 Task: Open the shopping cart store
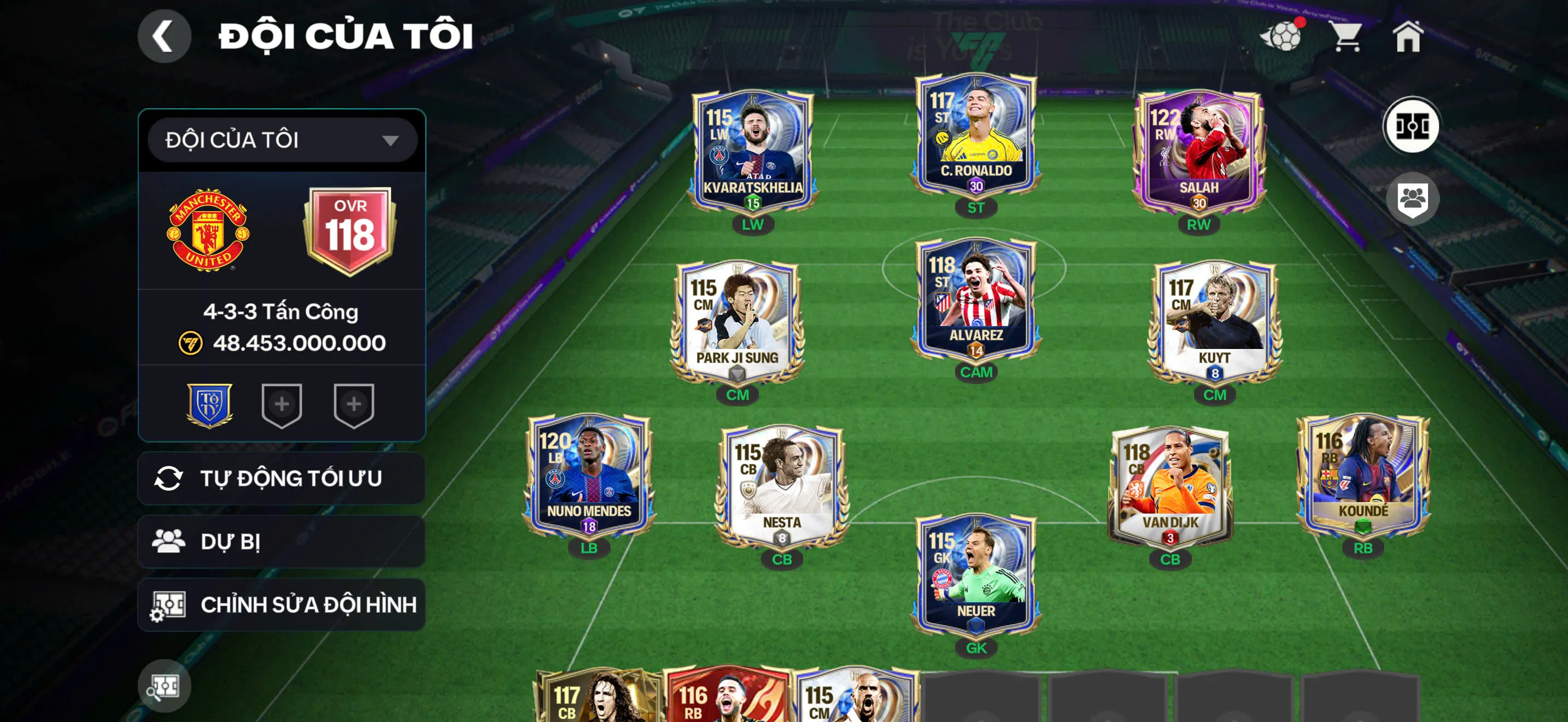[1347, 37]
